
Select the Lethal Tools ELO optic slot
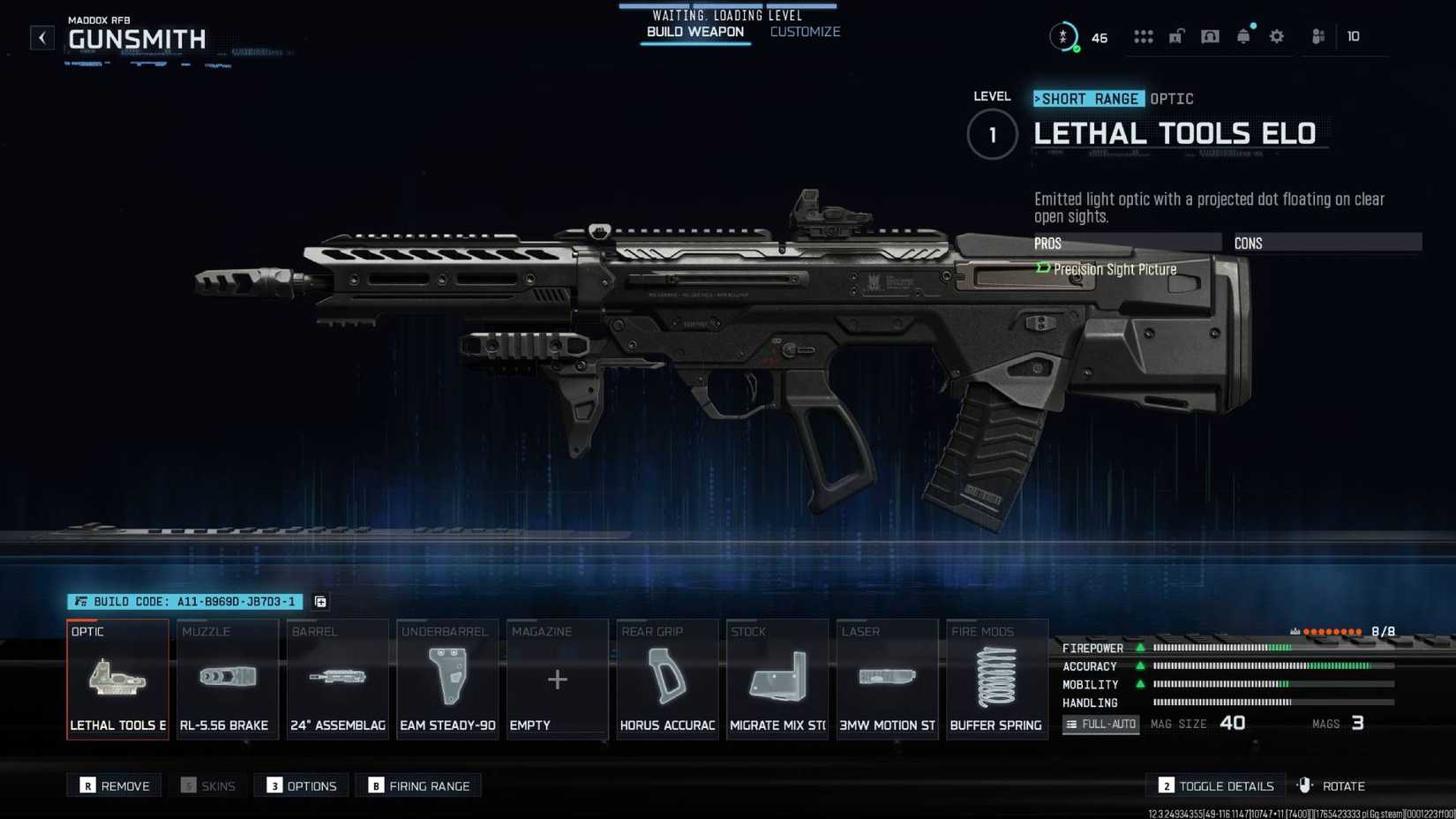pyautogui.click(x=117, y=680)
